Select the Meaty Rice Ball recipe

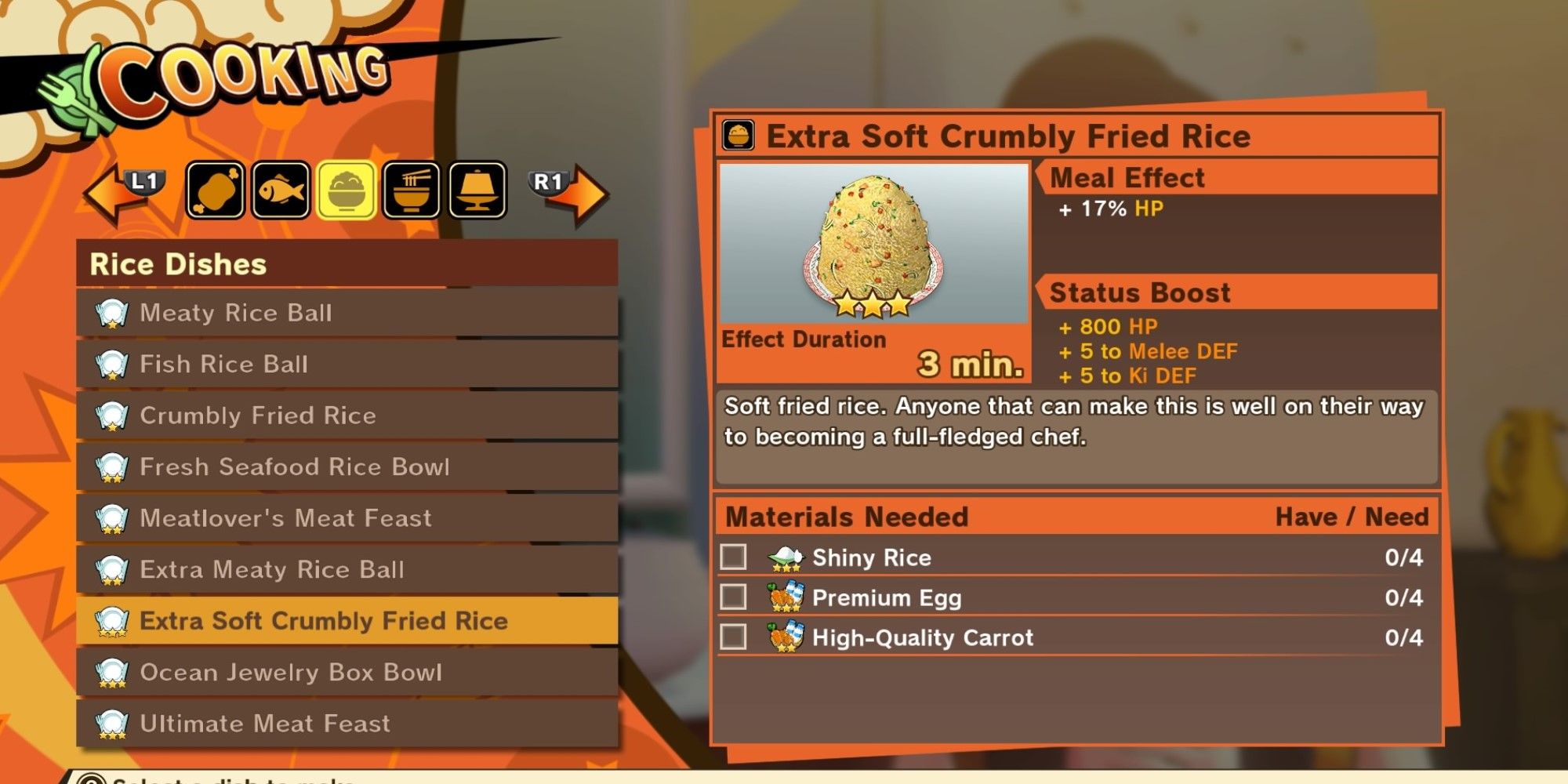click(x=347, y=313)
